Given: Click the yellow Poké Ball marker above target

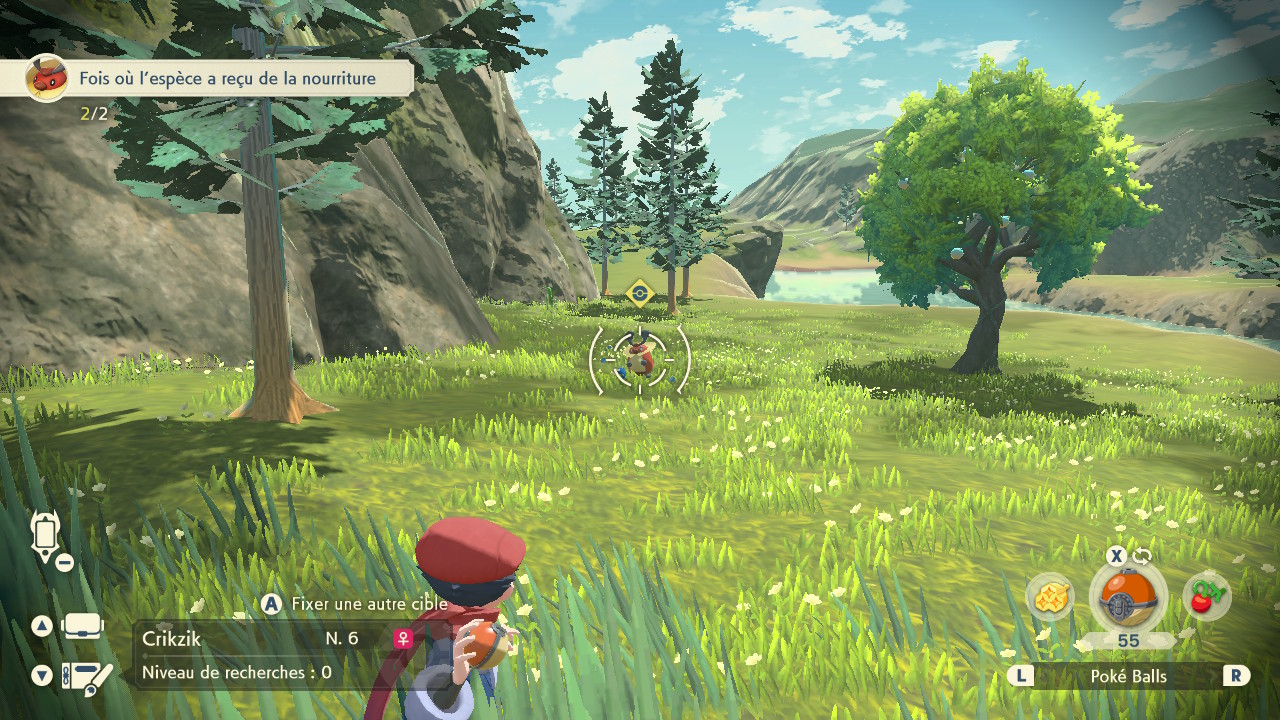Looking at the screenshot, I should [x=639, y=293].
